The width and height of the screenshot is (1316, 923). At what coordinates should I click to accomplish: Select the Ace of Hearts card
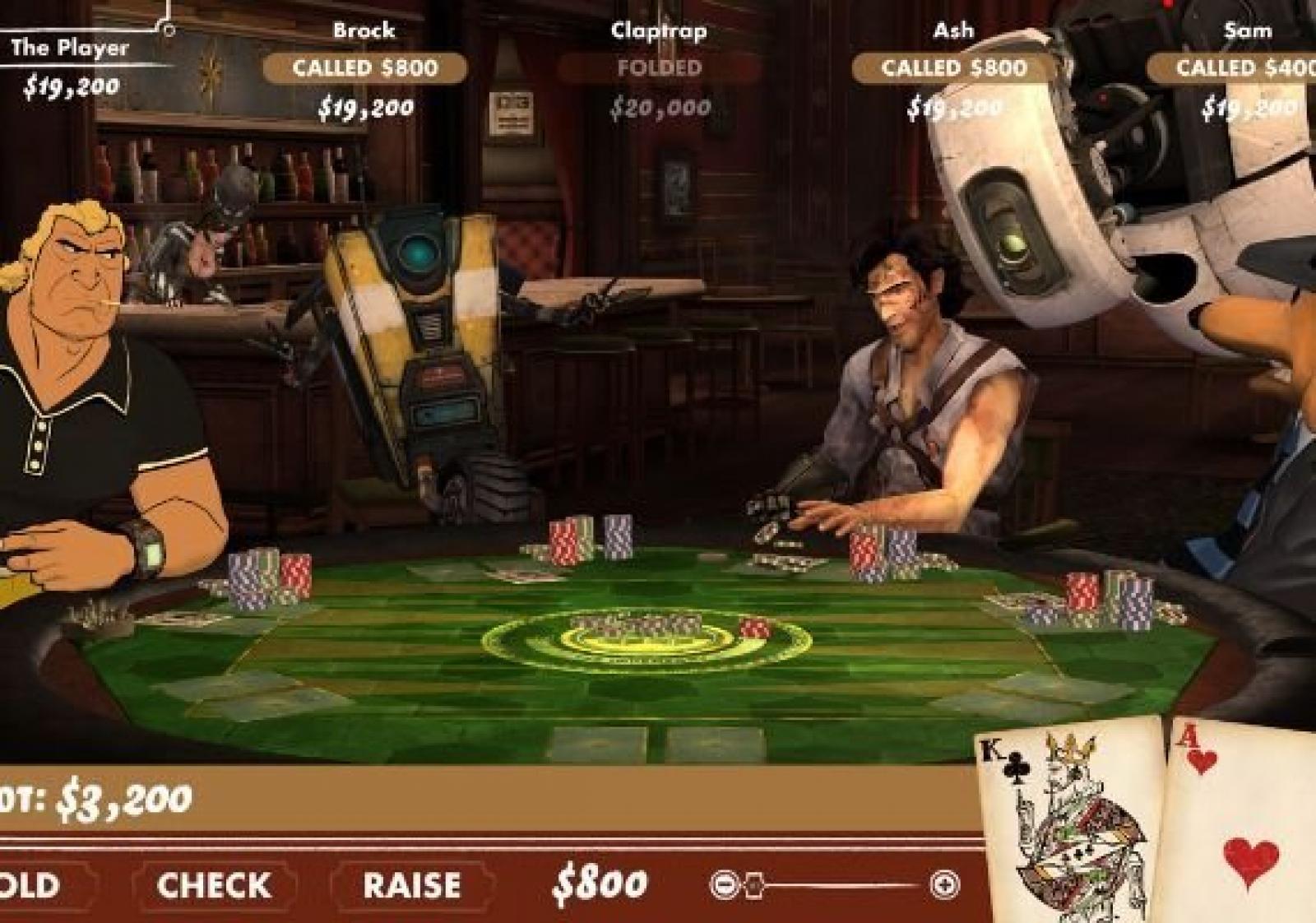(x=1242, y=823)
